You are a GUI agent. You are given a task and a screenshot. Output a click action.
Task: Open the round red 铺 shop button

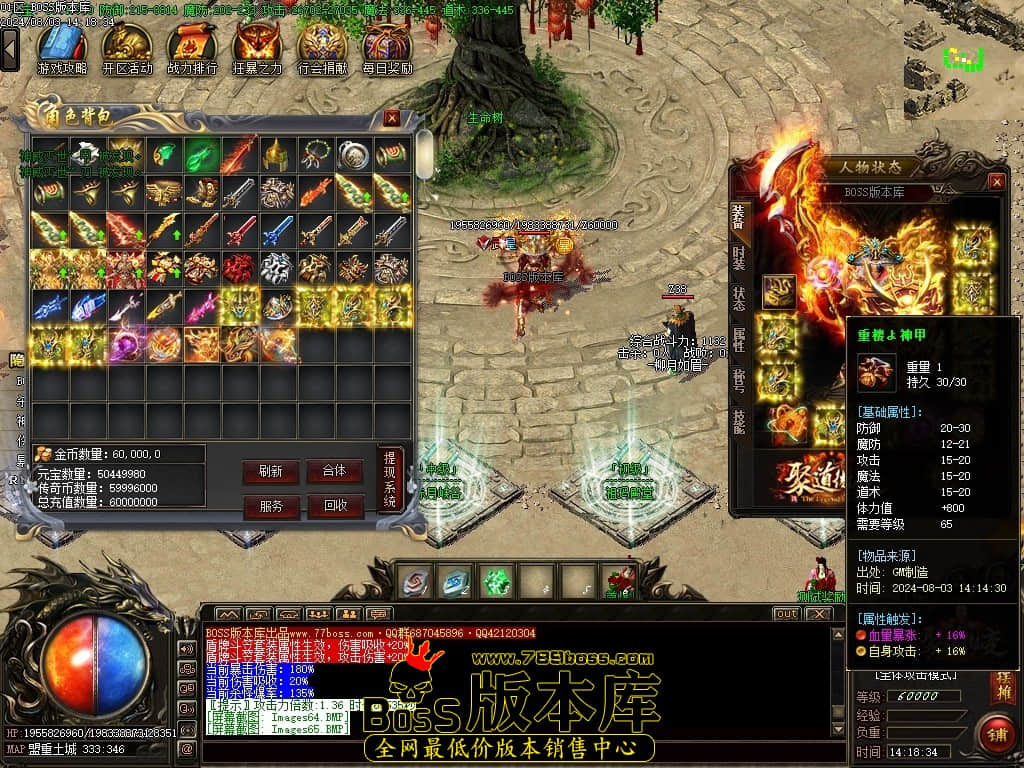click(x=996, y=732)
